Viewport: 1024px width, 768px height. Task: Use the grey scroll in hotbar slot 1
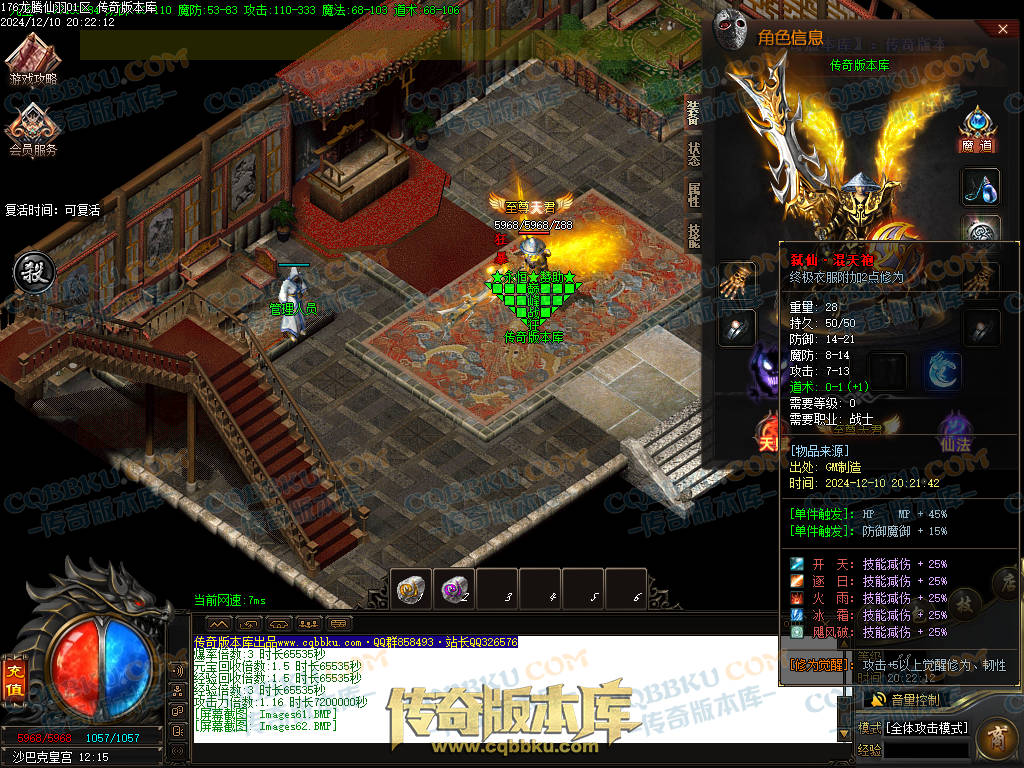tap(411, 589)
